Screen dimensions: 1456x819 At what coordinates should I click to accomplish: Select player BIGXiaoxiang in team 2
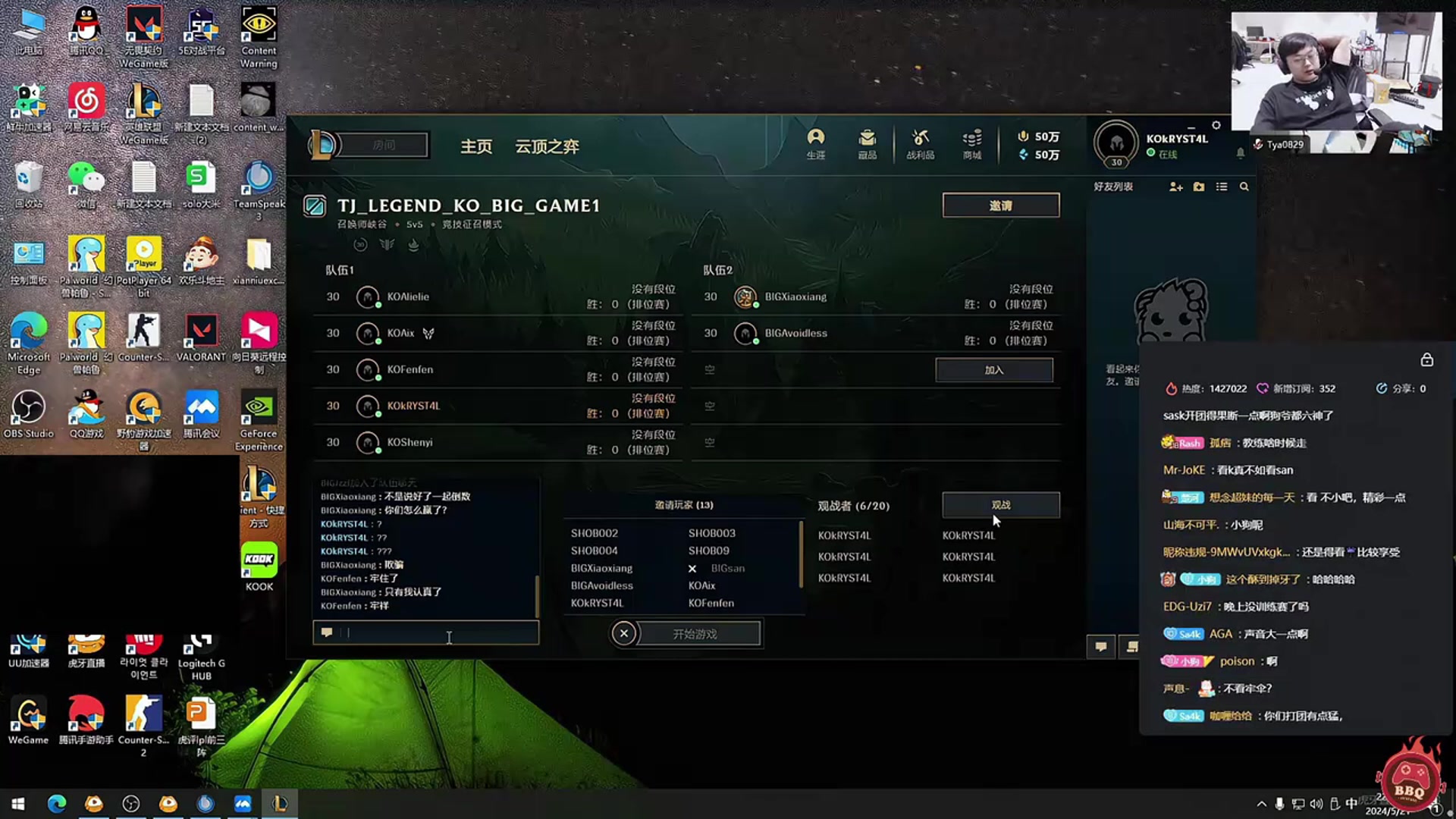pyautogui.click(x=795, y=297)
